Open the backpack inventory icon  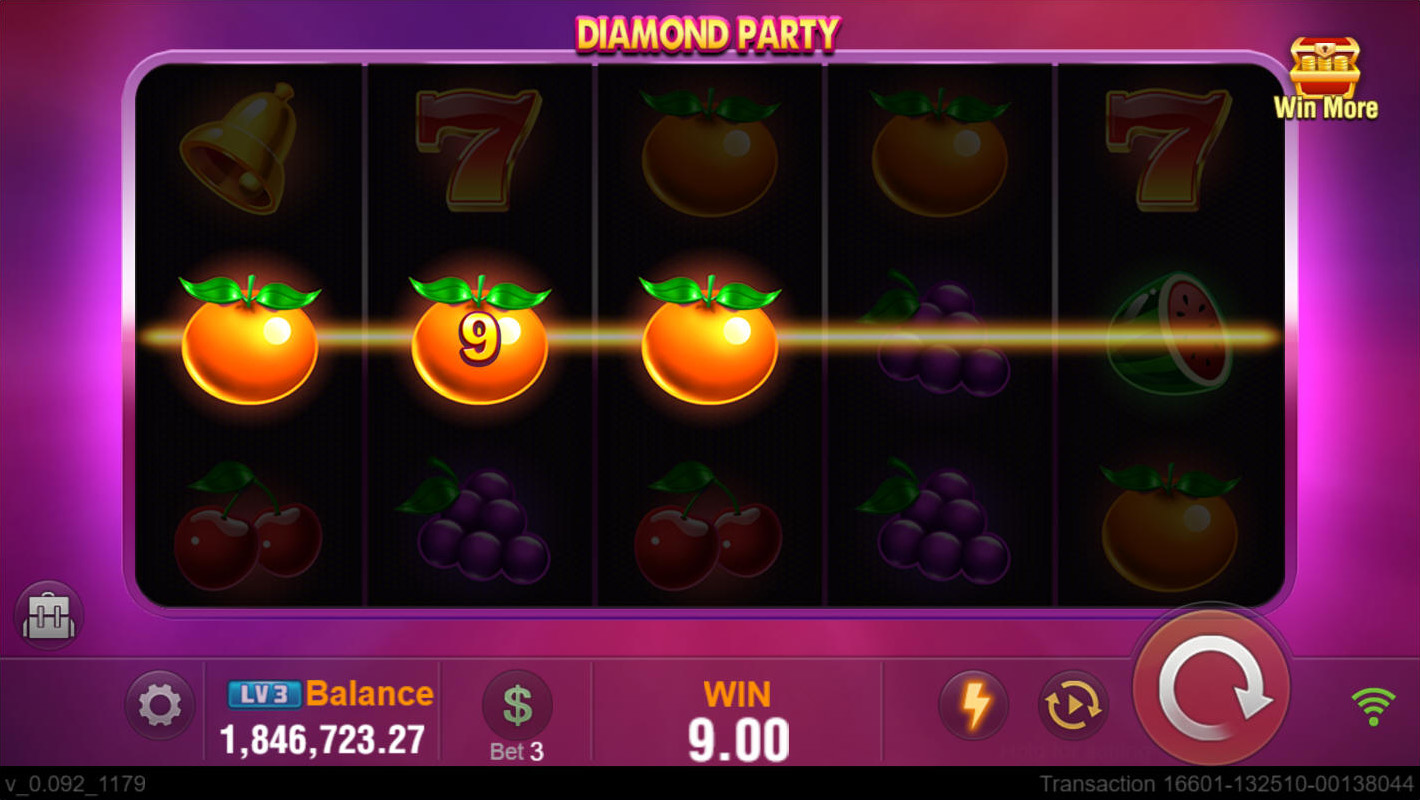(x=47, y=616)
